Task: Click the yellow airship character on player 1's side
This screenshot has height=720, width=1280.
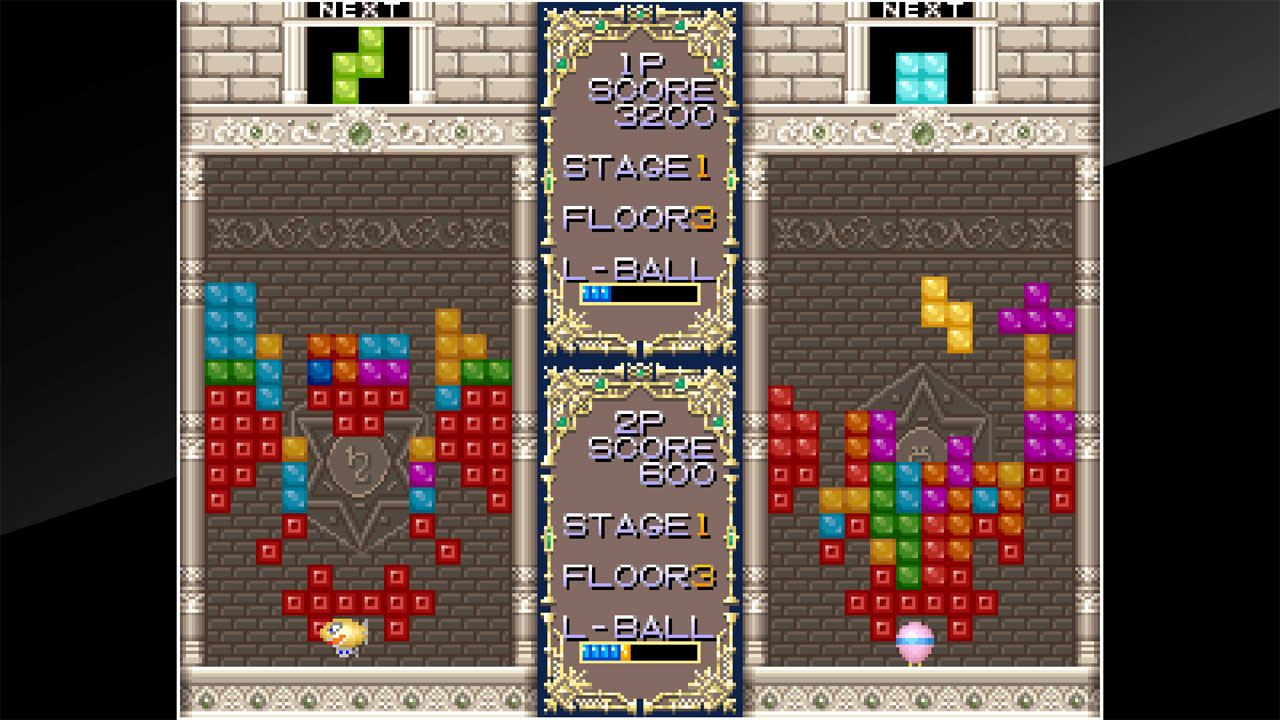Action: pos(345,637)
